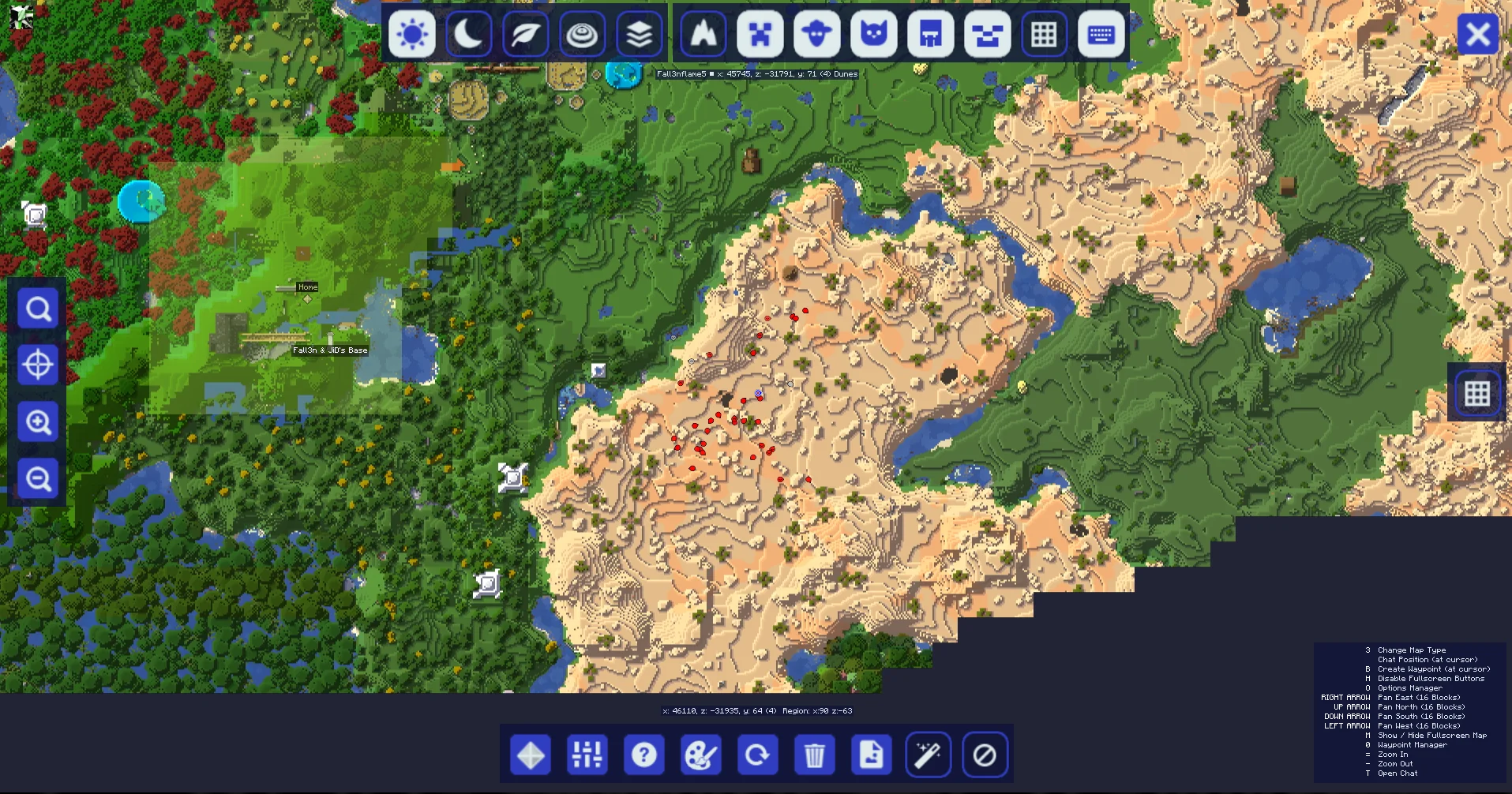Select the Home waypoint label
Viewport: 1512px width, 794px height.
(308, 287)
